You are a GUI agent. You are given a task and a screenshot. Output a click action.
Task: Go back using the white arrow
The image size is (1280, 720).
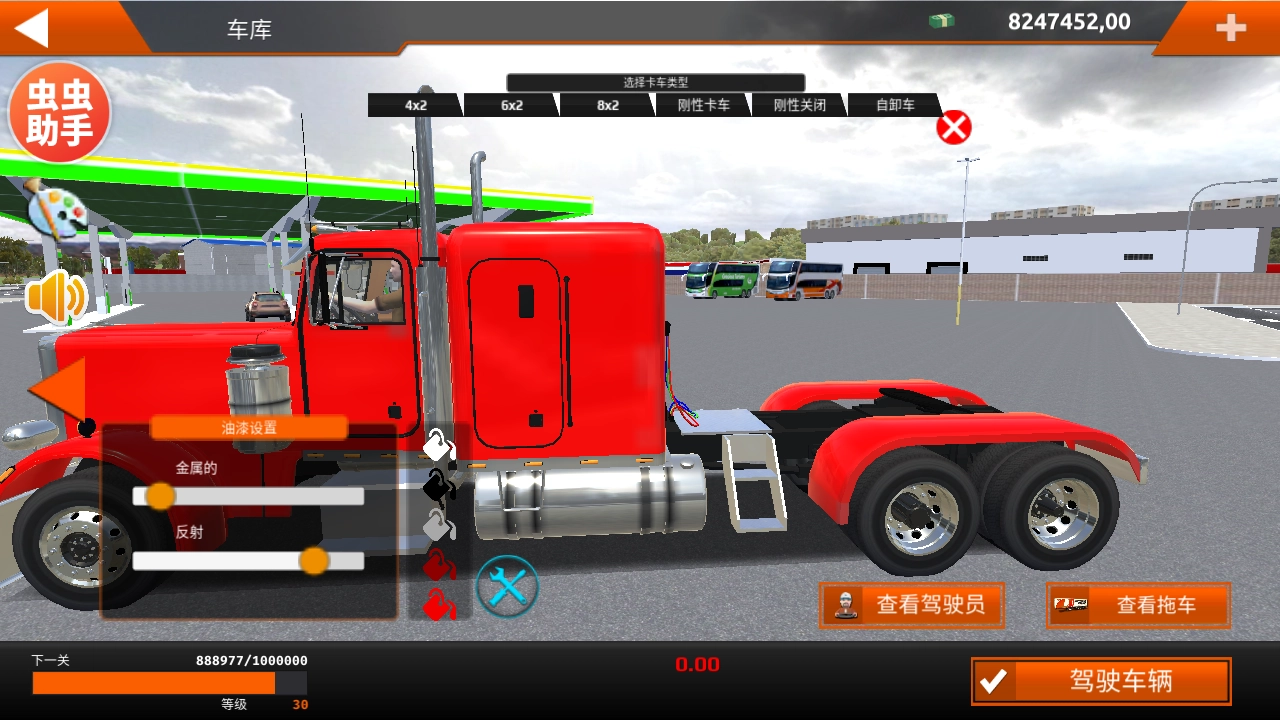coord(32,28)
